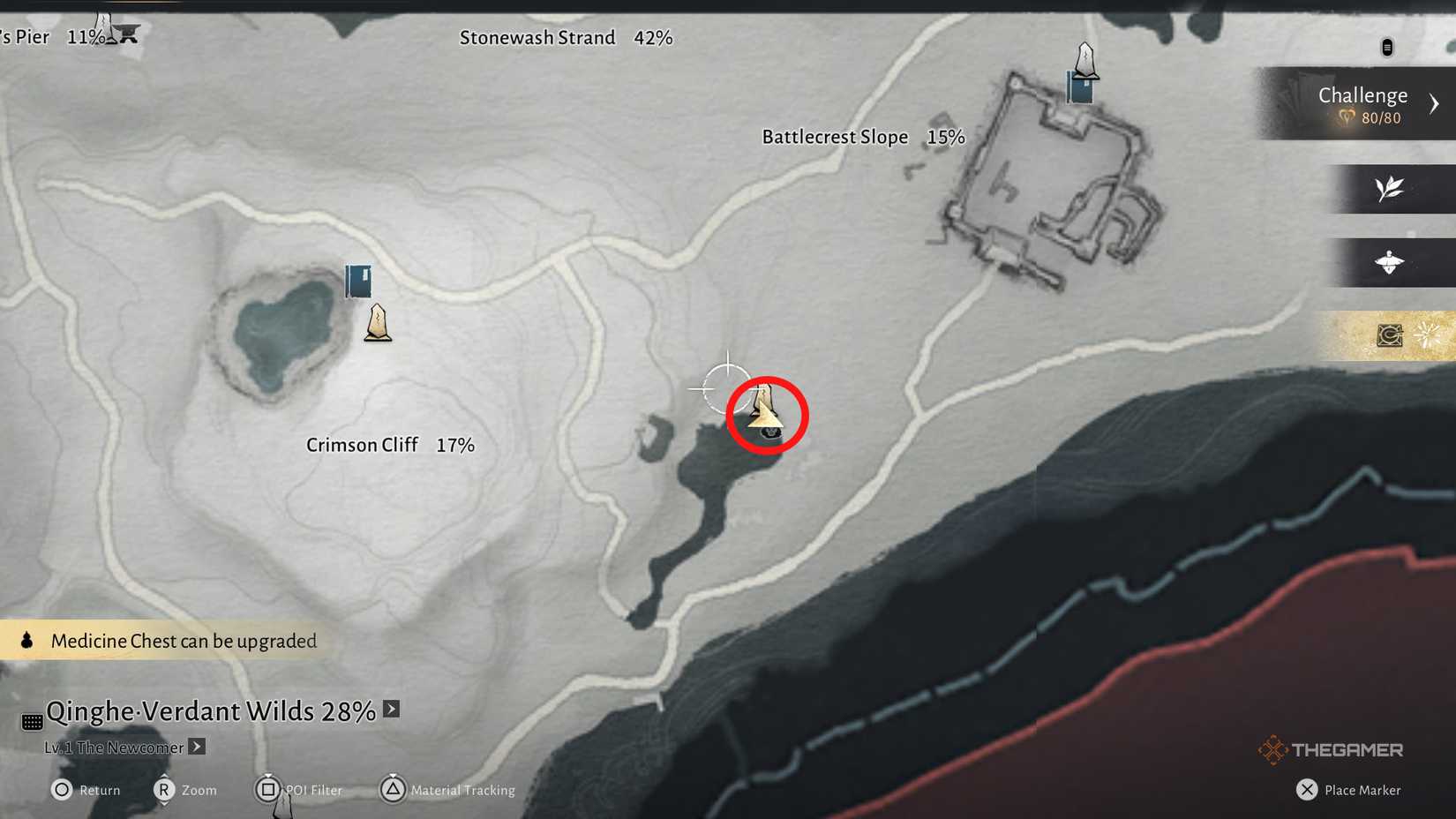The width and height of the screenshot is (1456, 819).
Task: Select the bird material icon in the sidebar
Action: [1389, 263]
